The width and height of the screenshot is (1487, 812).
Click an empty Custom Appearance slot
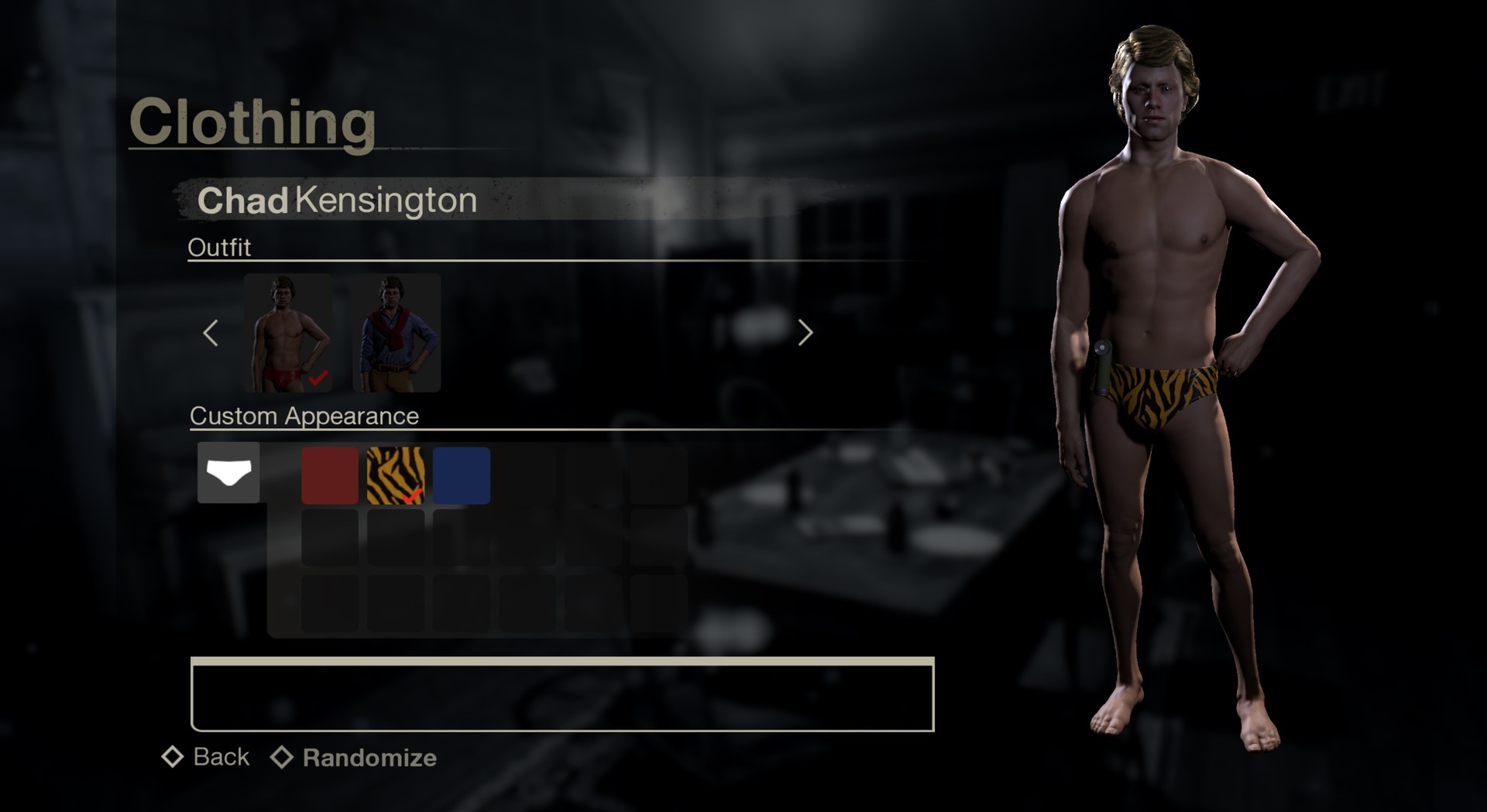(x=525, y=476)
